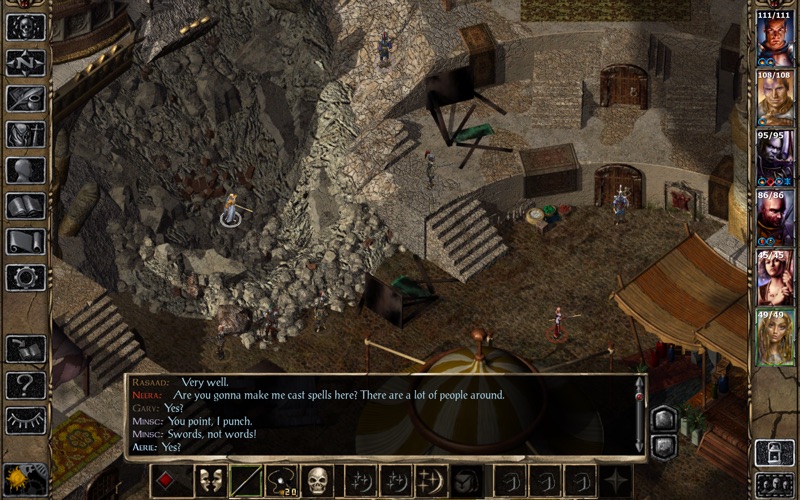Viewport: 800px width, 500px height.
Task: Click the red gem action button
Action: pyautogui.click(x=166, y=481)
